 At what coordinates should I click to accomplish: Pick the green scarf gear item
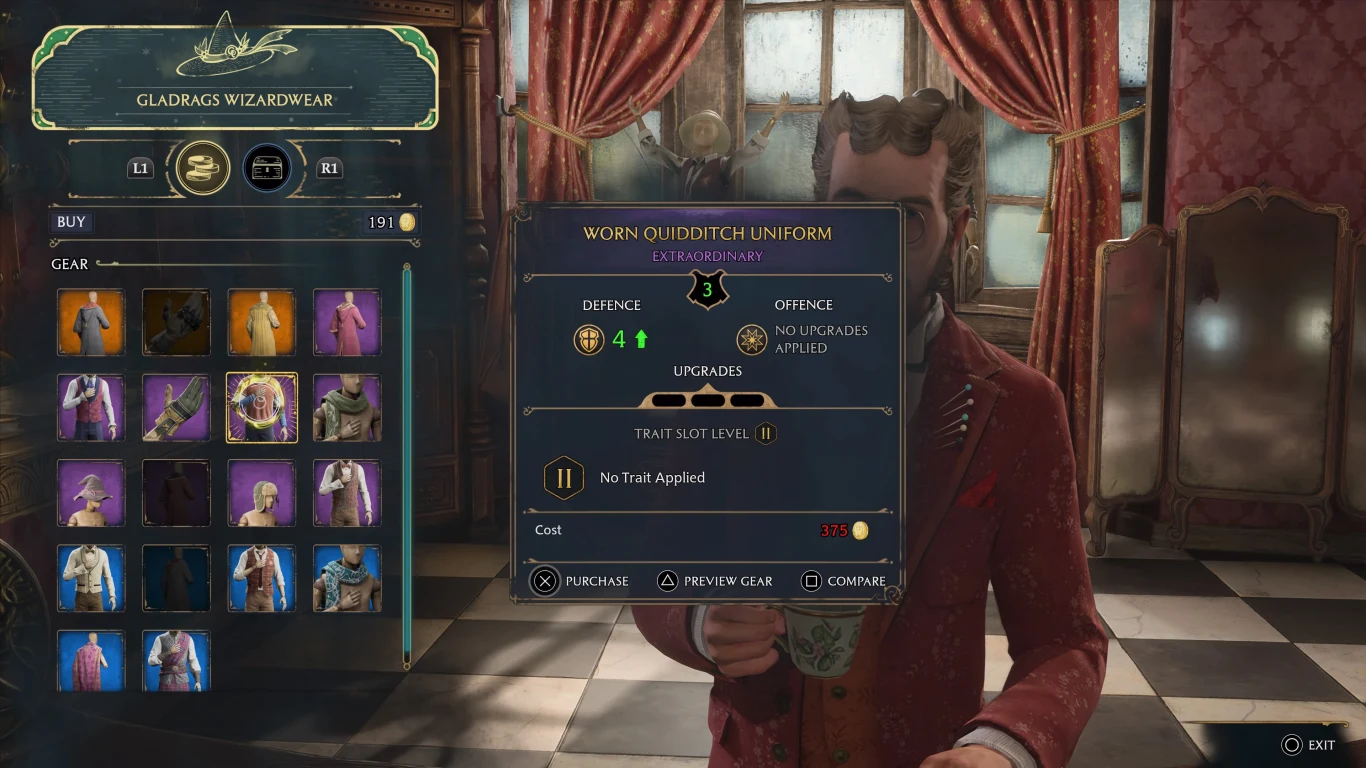pos(347,407)
